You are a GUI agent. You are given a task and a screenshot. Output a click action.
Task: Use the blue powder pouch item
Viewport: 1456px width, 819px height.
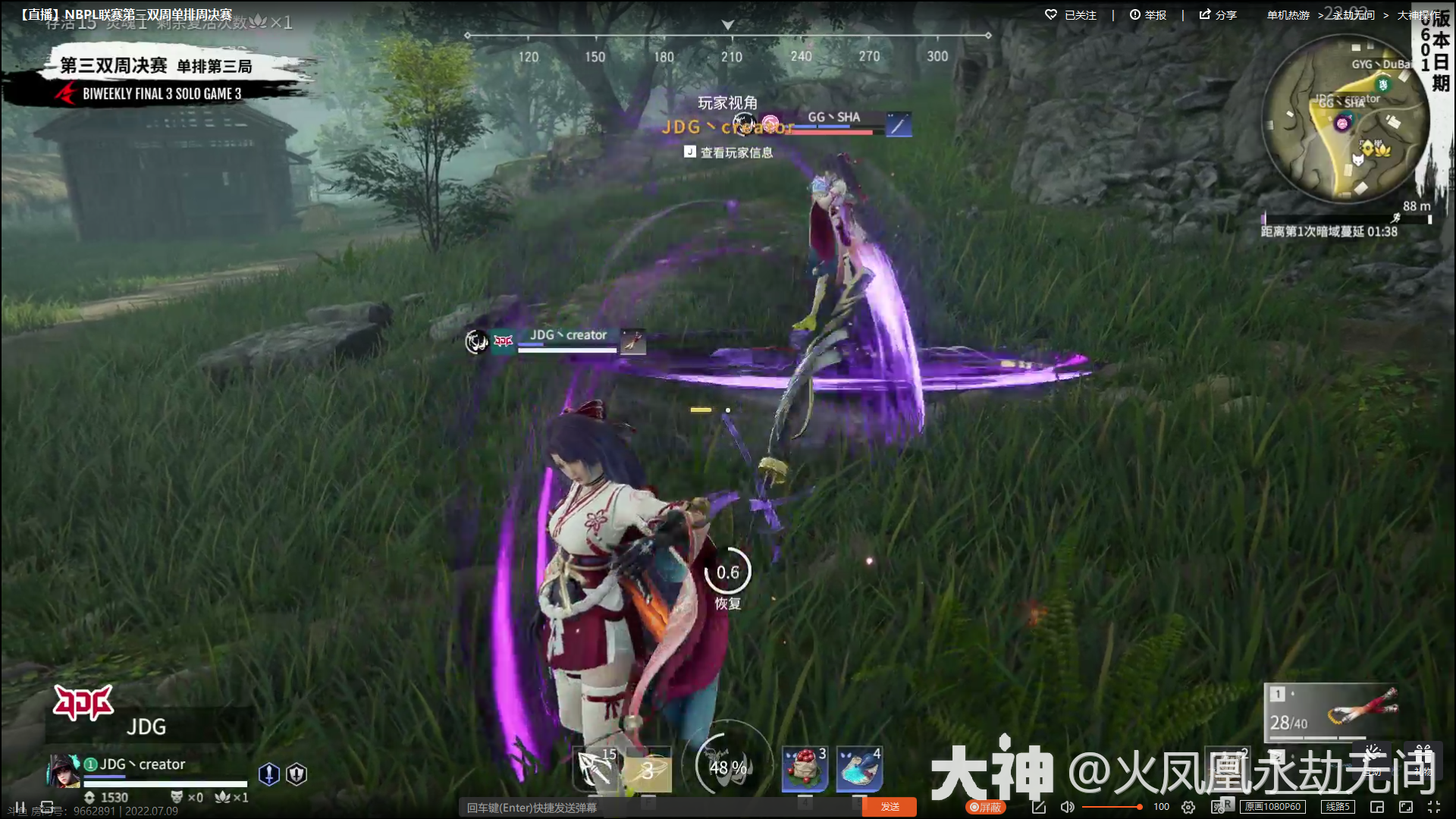[x=859, y=769]
